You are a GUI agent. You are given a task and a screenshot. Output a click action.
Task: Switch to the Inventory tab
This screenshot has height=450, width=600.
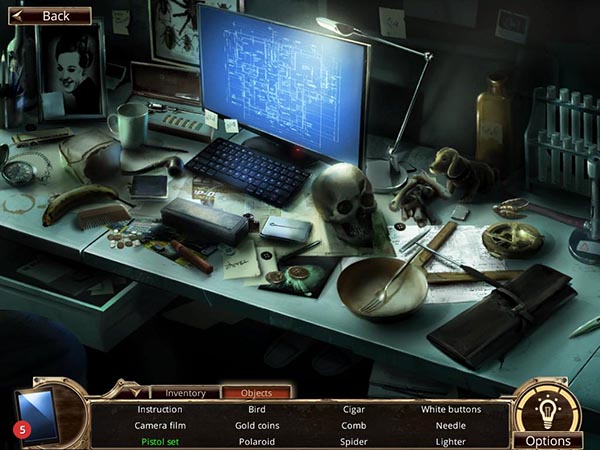[x=185, y=393]
